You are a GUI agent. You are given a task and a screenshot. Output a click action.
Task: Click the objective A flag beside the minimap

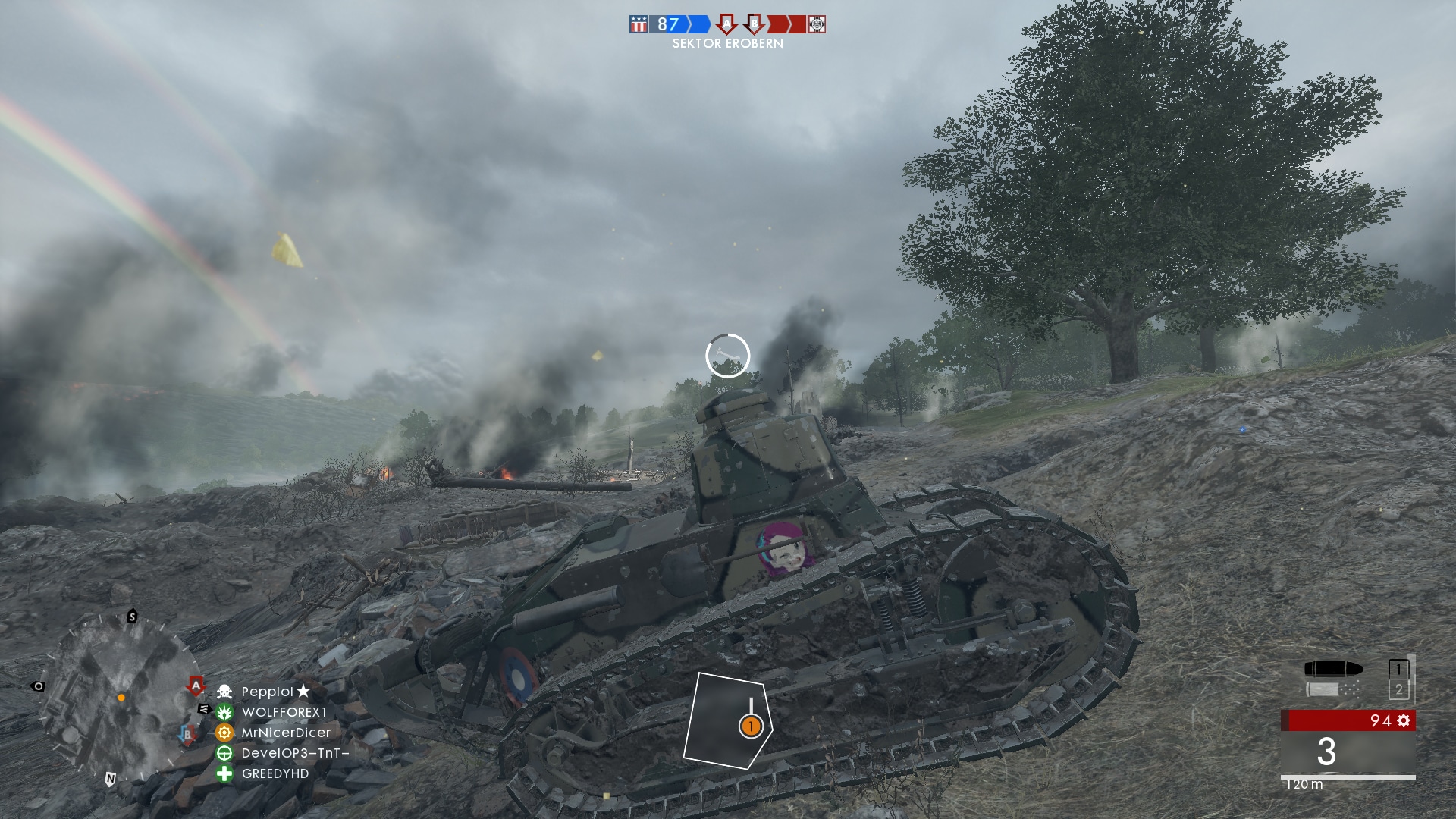coord(196,686)
